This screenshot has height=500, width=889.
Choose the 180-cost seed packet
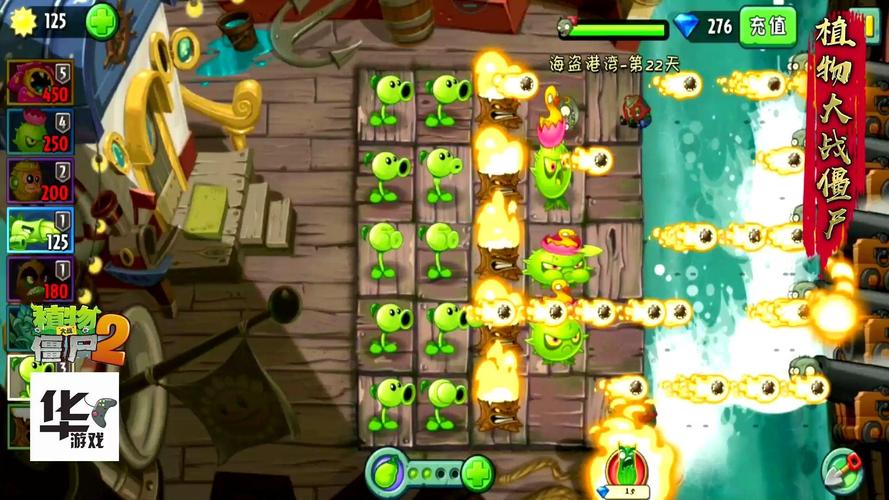(x=40, y=278)
